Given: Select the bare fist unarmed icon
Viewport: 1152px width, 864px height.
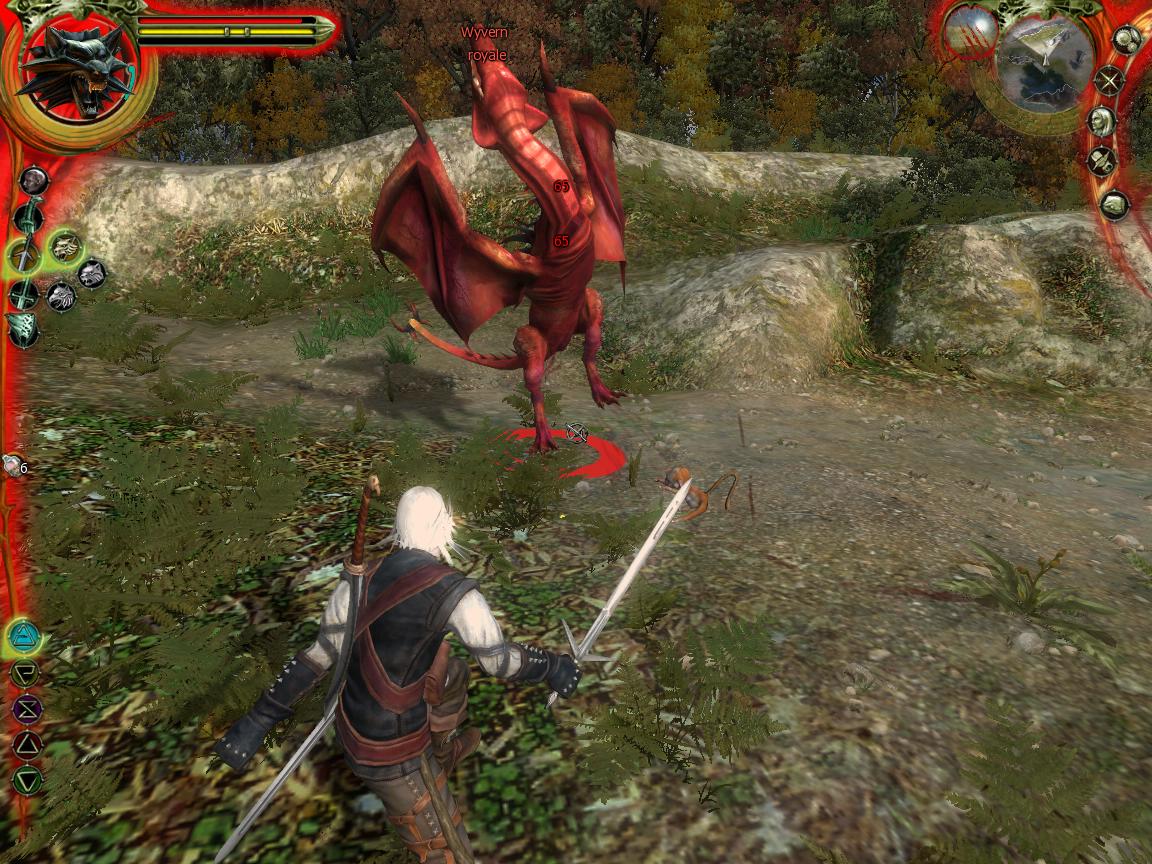Looking at the screenshot, I should pos(34,181).
